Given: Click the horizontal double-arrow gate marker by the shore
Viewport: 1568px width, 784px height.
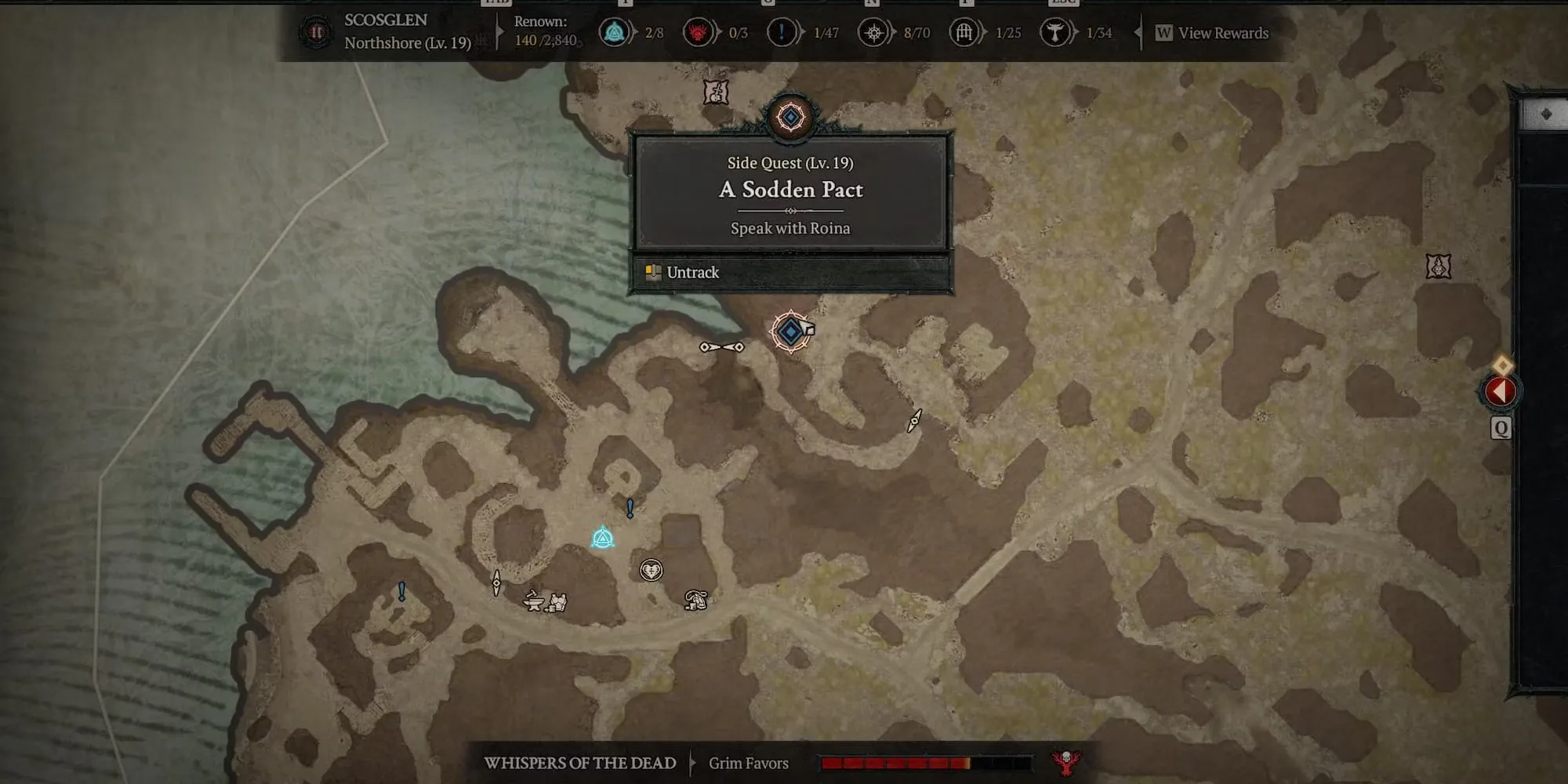Looking at the screenshot, I should pos(722,347).
